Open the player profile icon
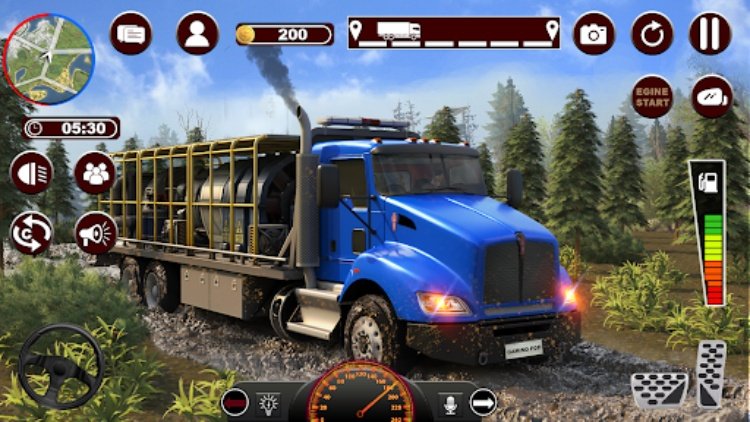Image resolution: width=750 pixels, height=422 pixels. [197, 33]
